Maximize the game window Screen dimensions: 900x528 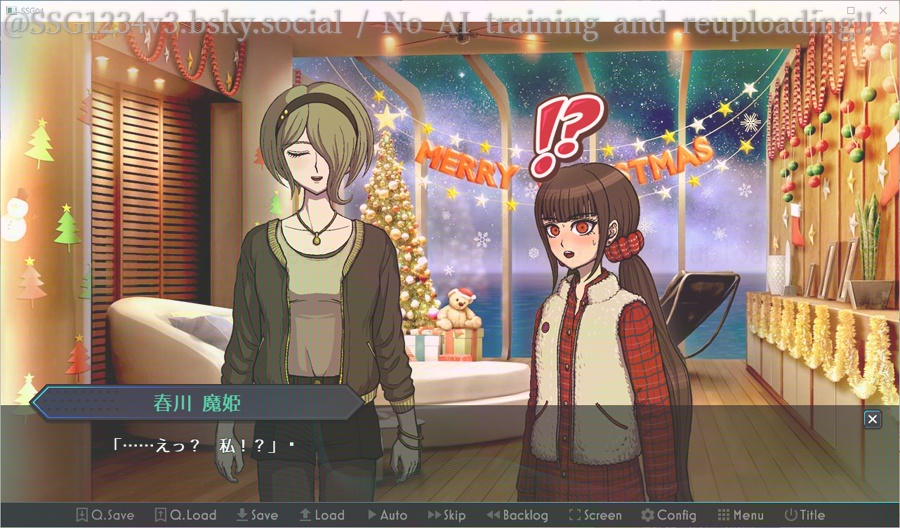(853, 9)
